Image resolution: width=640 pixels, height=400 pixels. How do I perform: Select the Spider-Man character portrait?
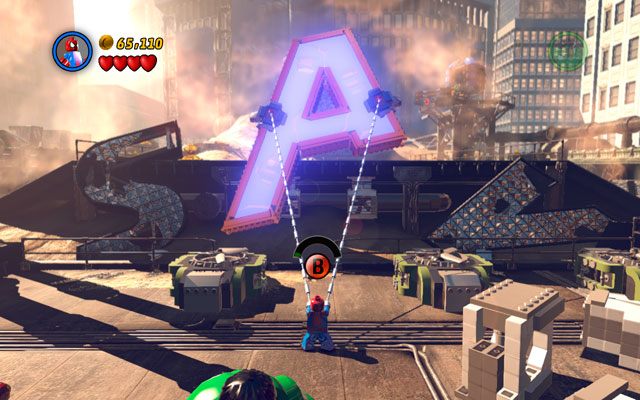click(x=72, y=52)
